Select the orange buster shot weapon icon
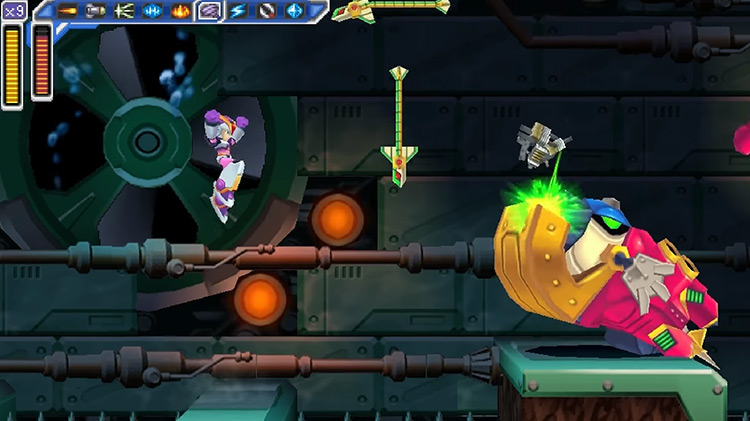The width and height of the screenshot is (750, 421). click(x=68, y=11)
